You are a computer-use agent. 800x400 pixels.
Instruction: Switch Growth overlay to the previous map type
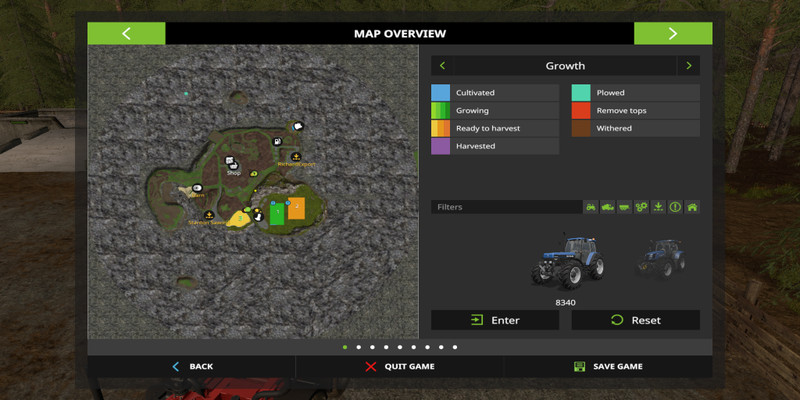442,66
